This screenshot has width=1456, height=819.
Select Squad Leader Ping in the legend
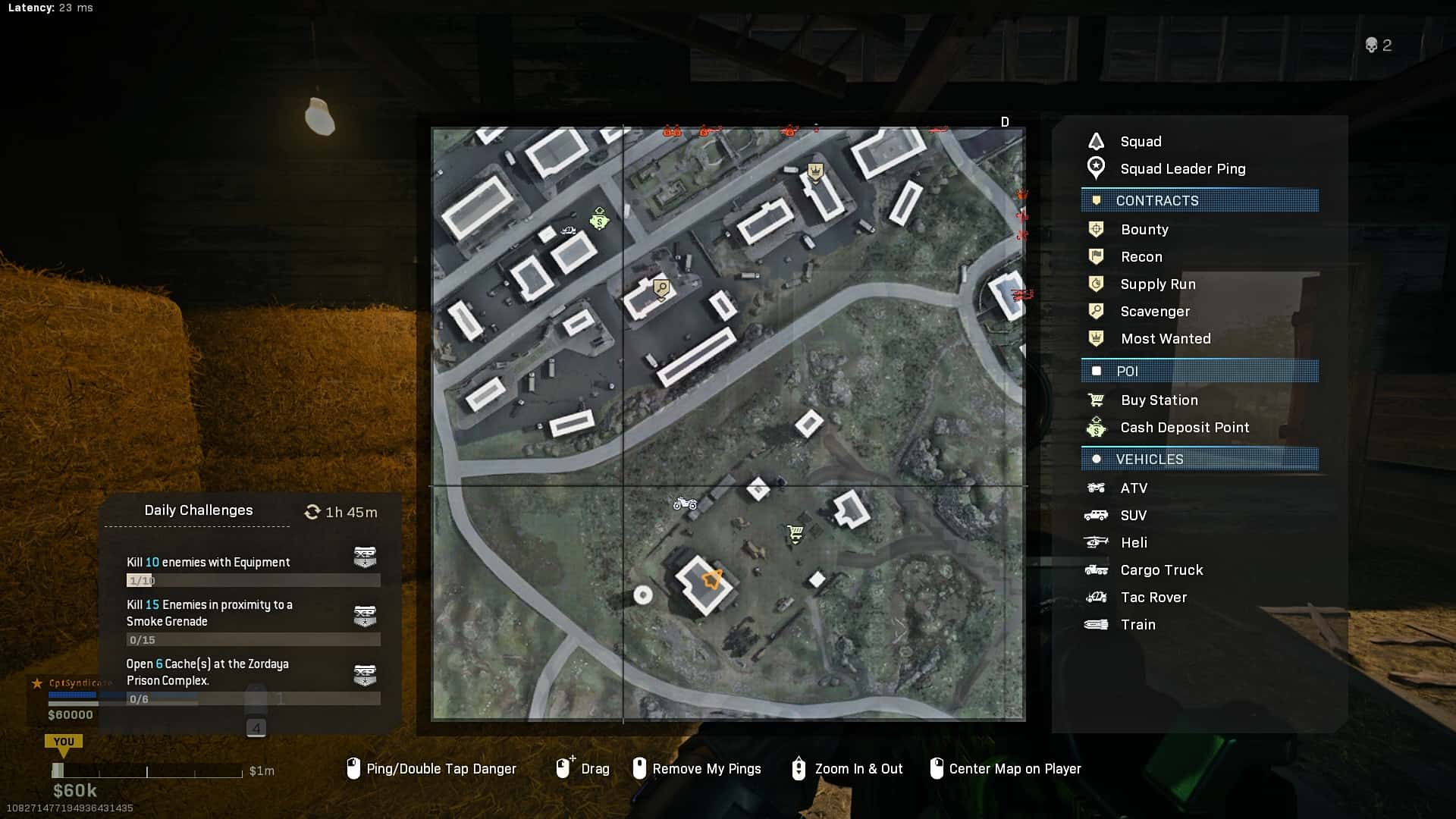click(1182, 169)
